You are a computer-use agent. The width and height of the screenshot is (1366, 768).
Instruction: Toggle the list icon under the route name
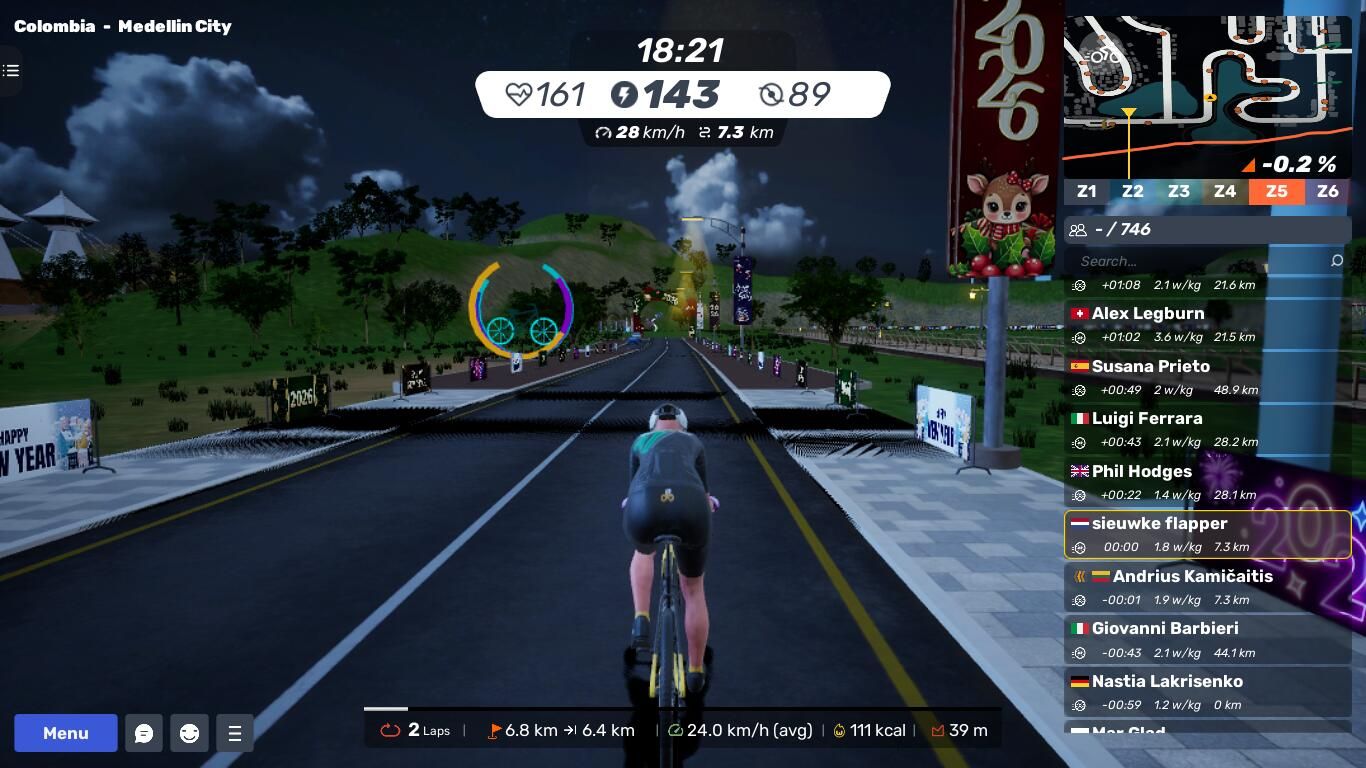coord(11,70)
